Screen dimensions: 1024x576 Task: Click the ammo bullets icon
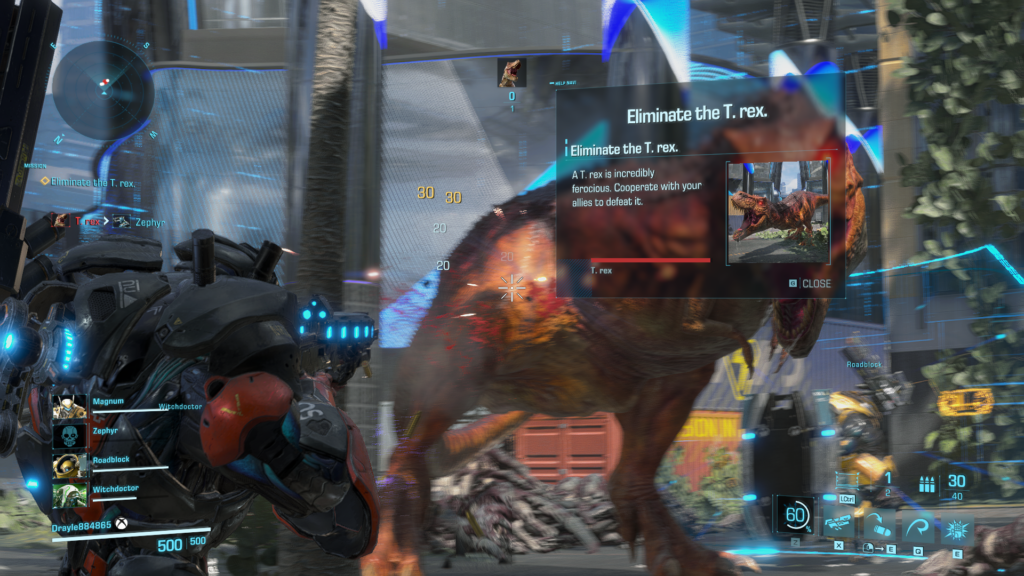pyautogui.click(x=924, y=483)
